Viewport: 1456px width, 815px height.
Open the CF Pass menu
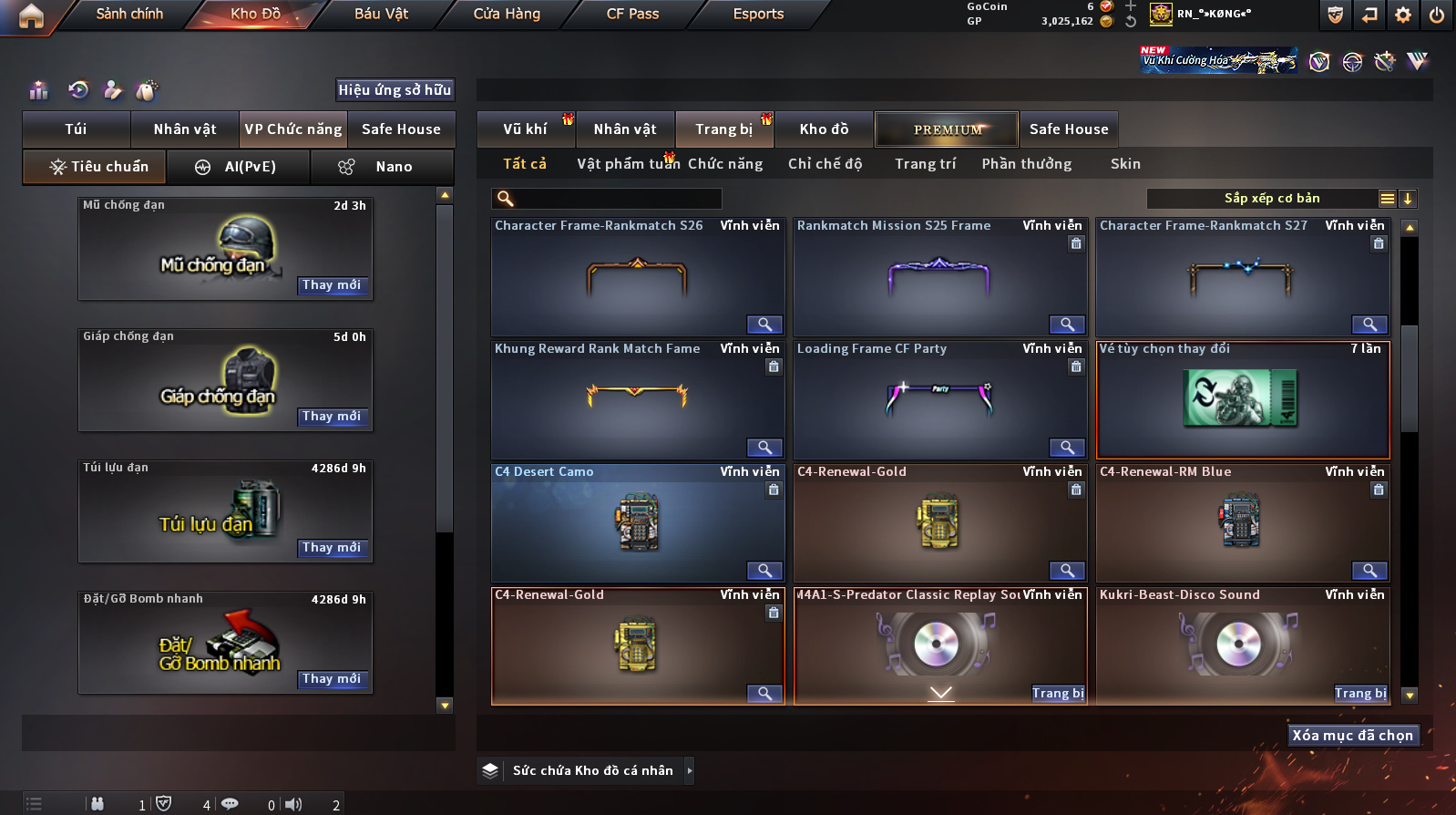[x=632, y=14]
